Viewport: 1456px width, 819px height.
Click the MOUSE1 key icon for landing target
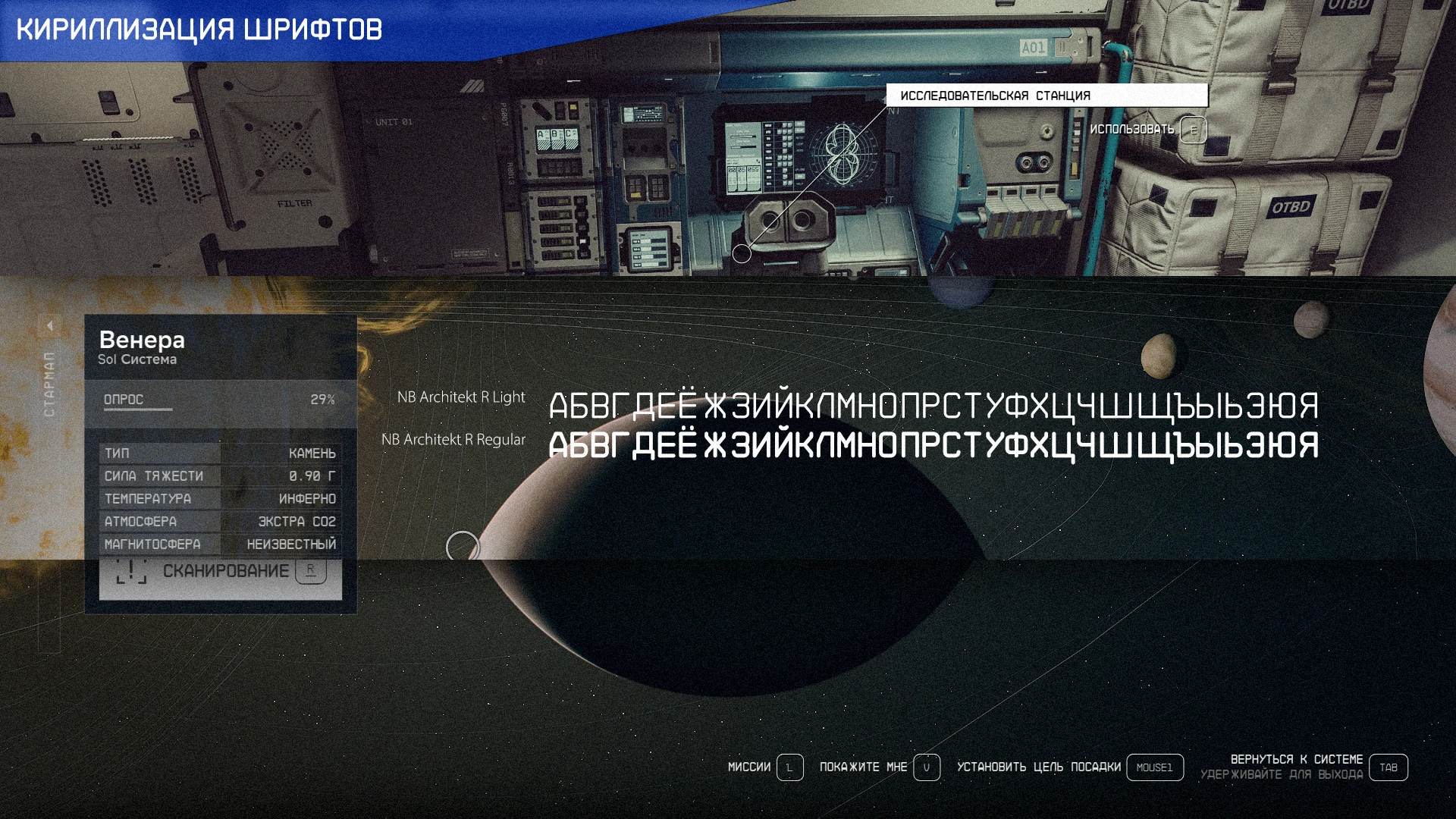click(1154, 767)
